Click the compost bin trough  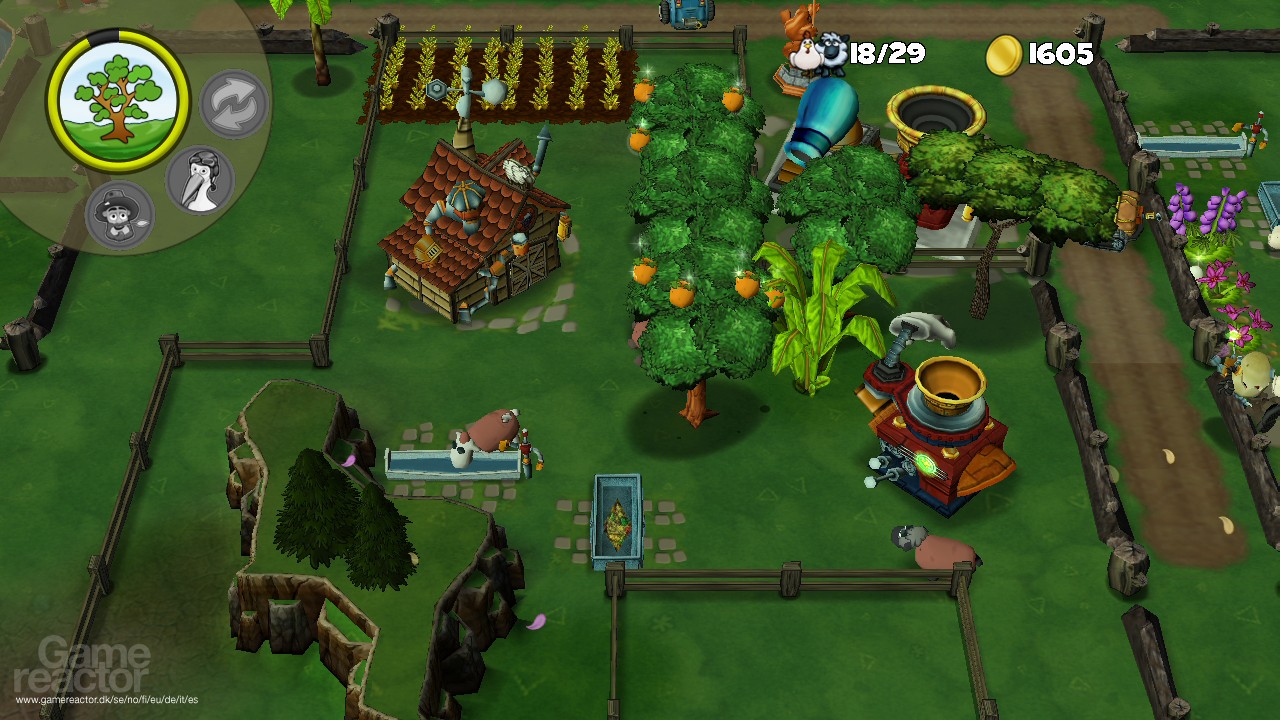620,520
